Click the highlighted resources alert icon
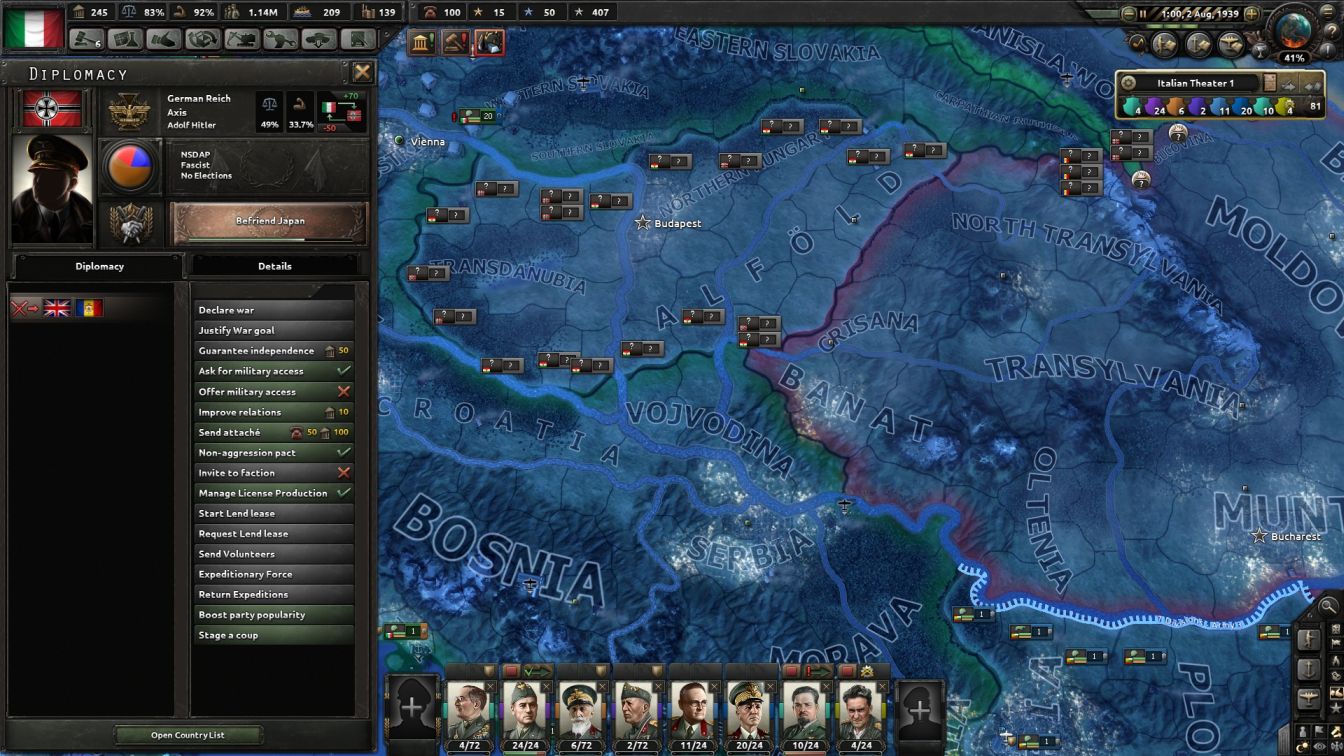 click(x=490, y=42)
